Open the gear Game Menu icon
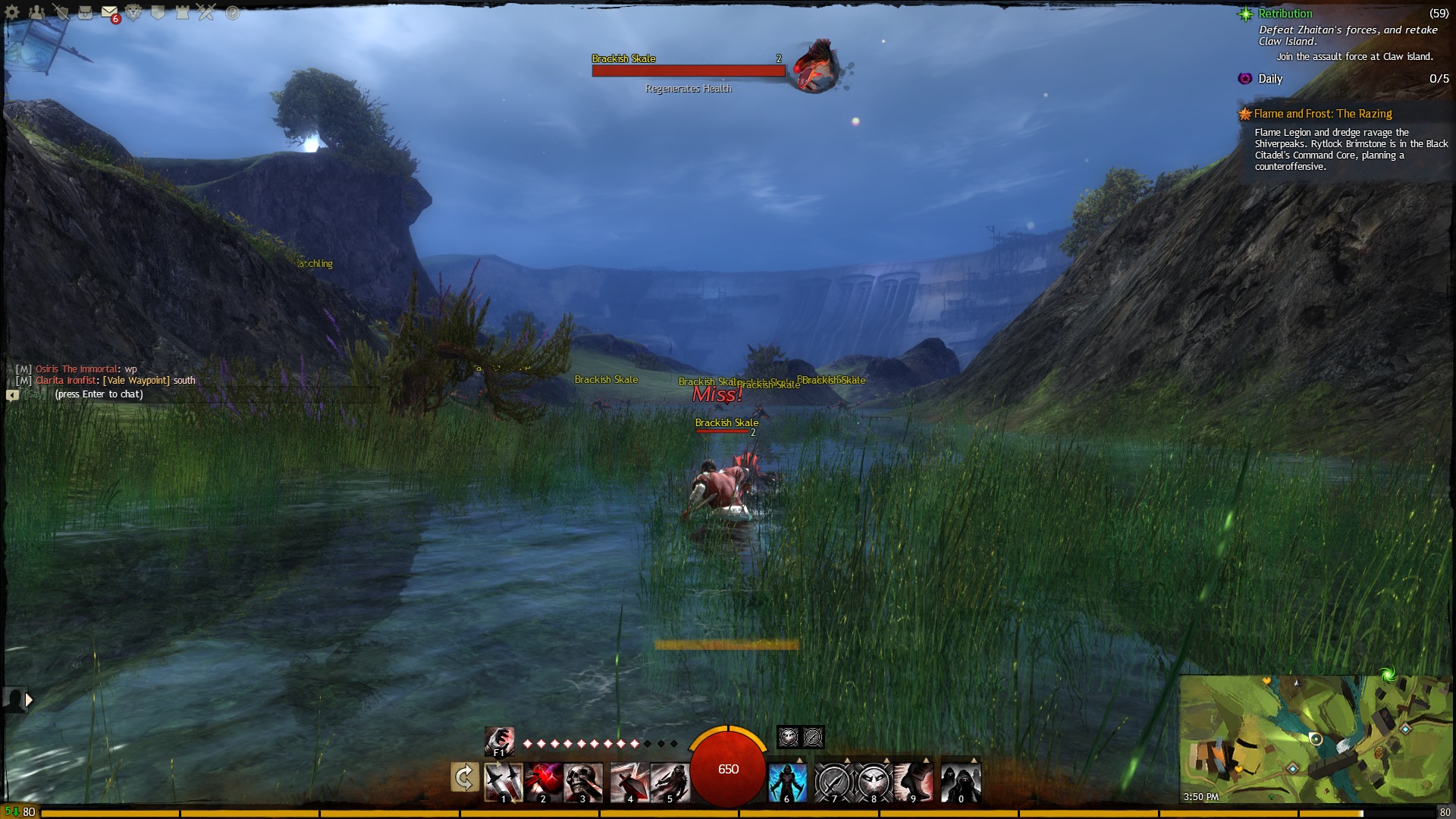 click(x=12, y=13)
